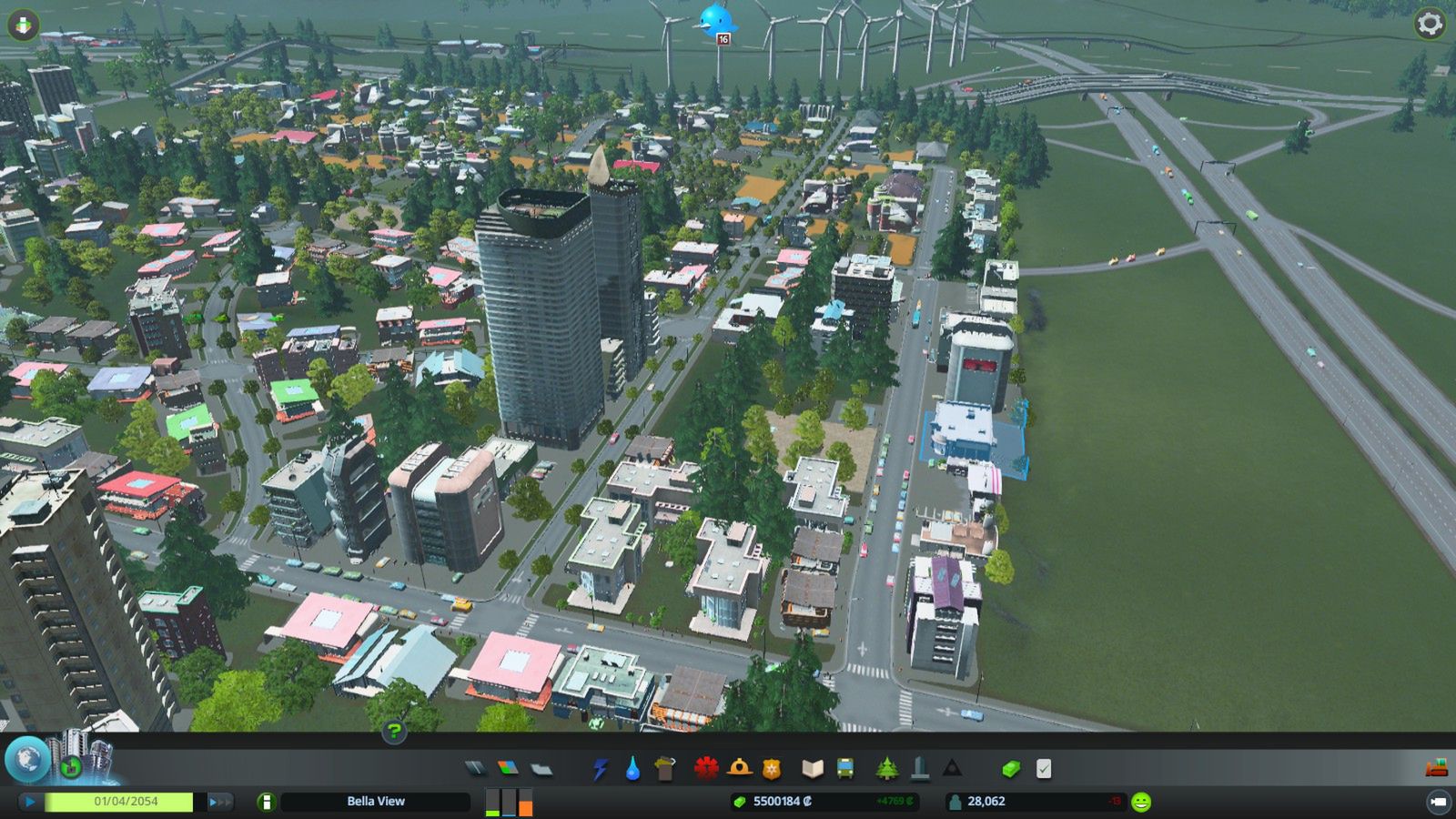
Task: Open the Garbage services menu
Action: coord(664,769)
